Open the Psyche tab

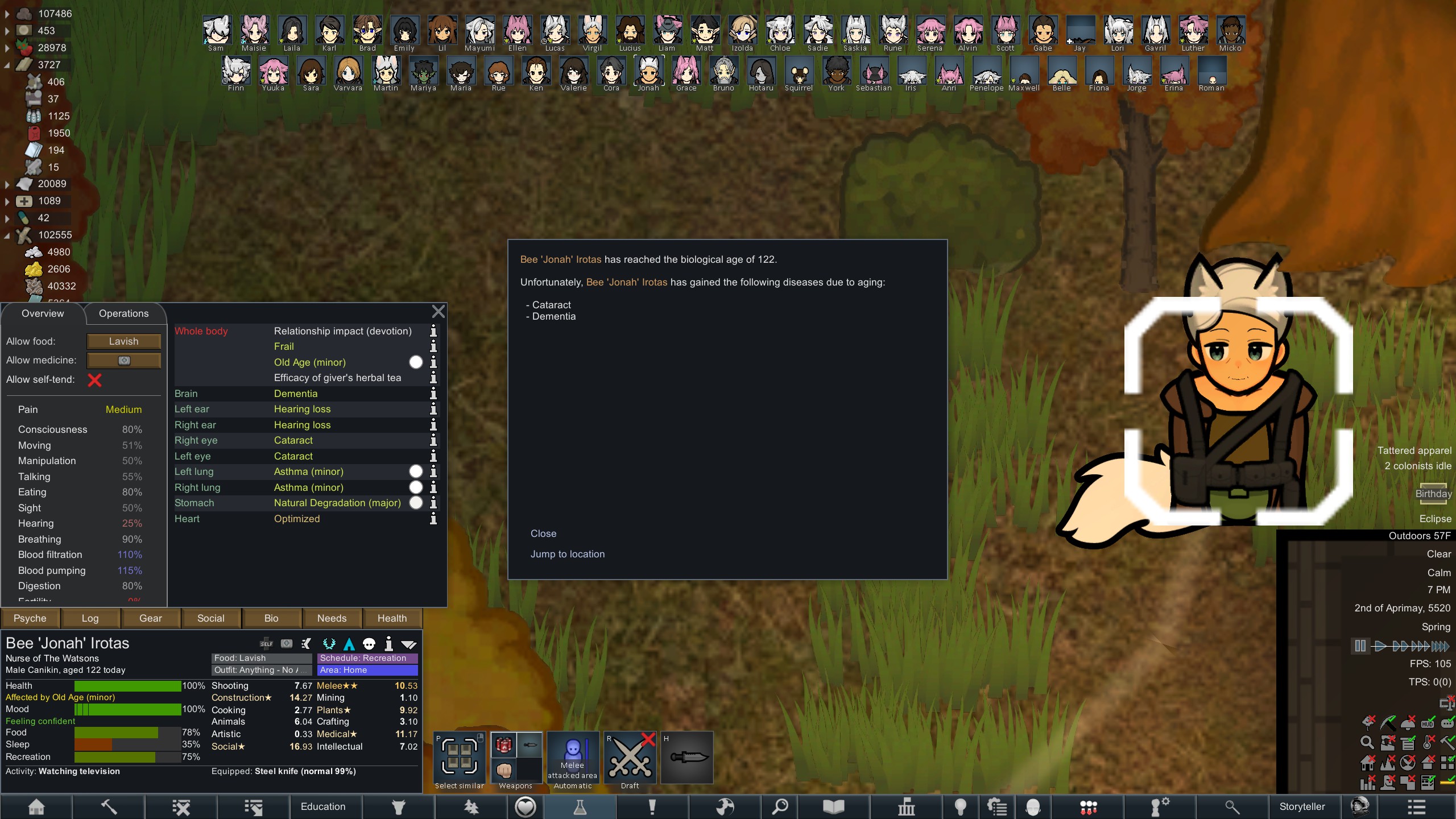pos(30,618)
